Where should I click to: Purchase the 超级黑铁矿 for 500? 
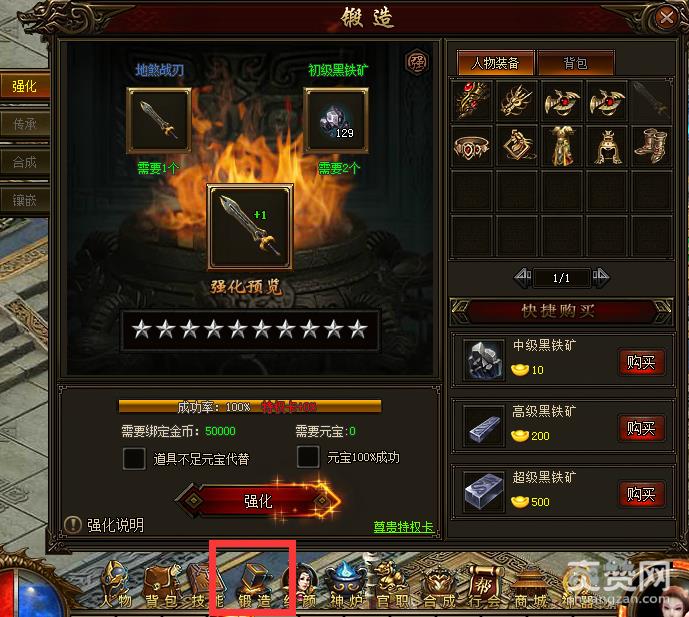641,494
